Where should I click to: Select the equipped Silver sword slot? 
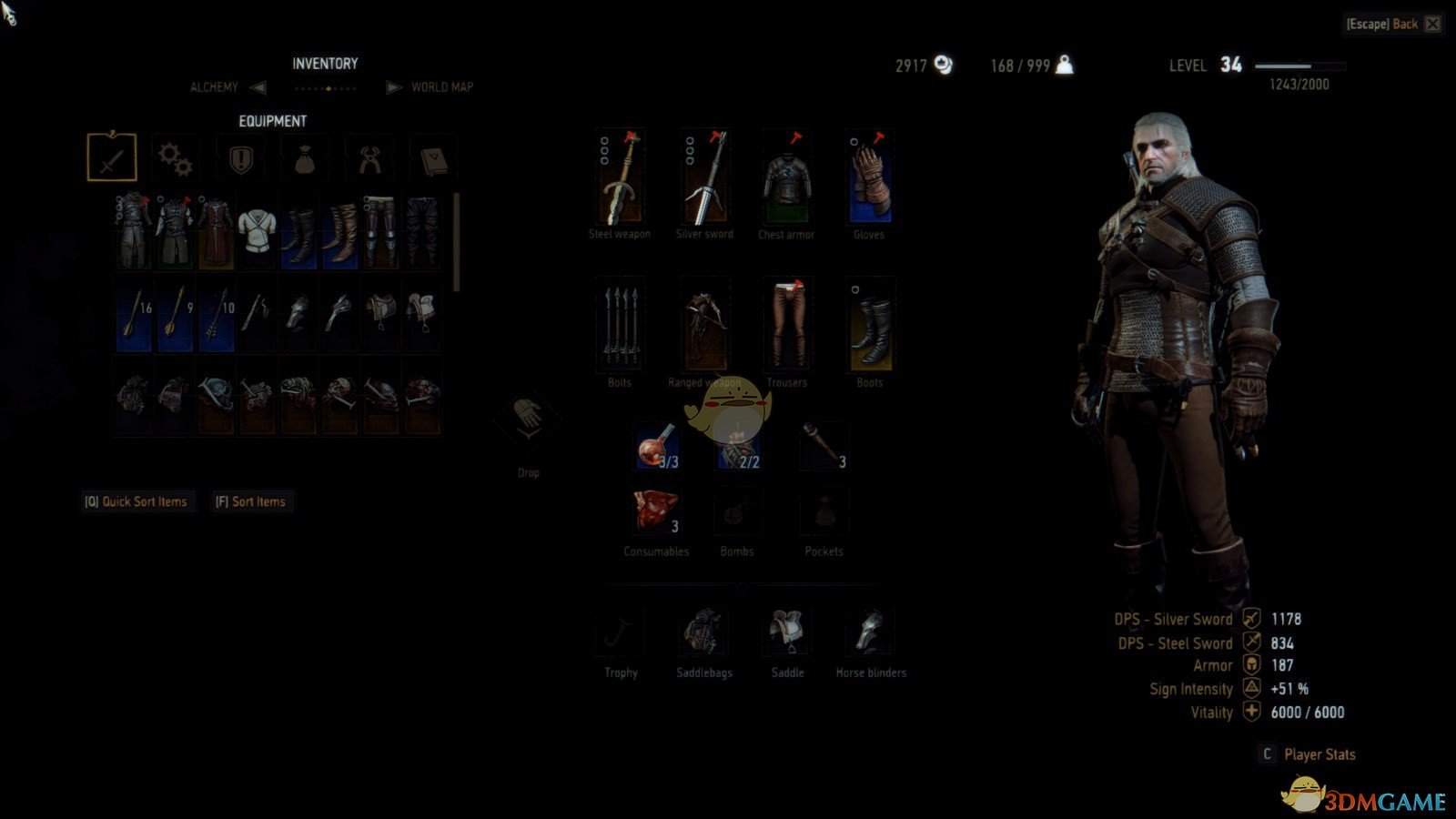pos(703,178)
